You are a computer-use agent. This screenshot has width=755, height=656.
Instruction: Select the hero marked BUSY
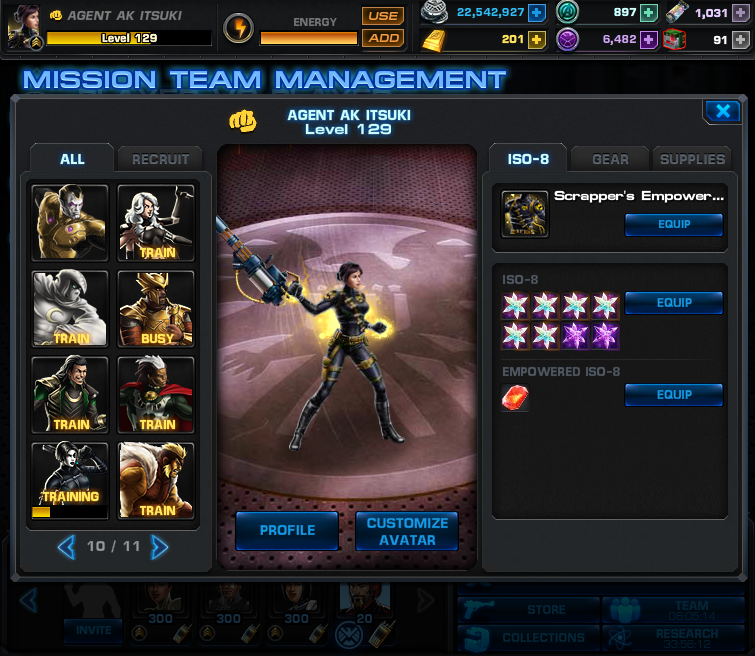[157, 309]
